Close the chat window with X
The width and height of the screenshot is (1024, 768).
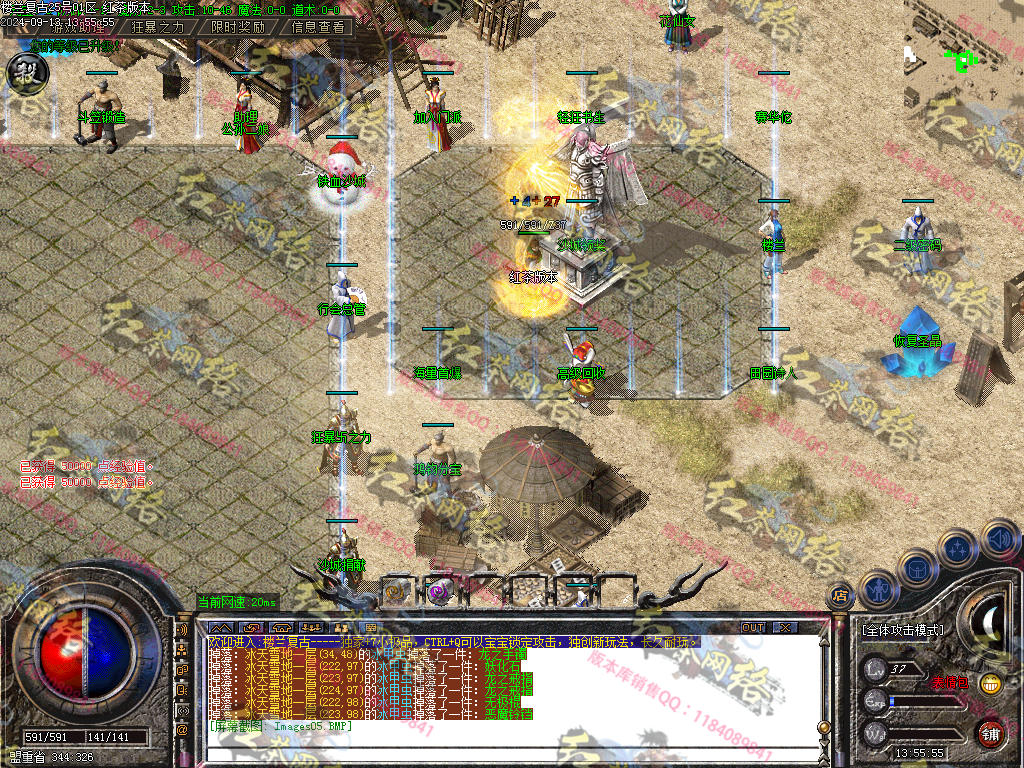786,627
